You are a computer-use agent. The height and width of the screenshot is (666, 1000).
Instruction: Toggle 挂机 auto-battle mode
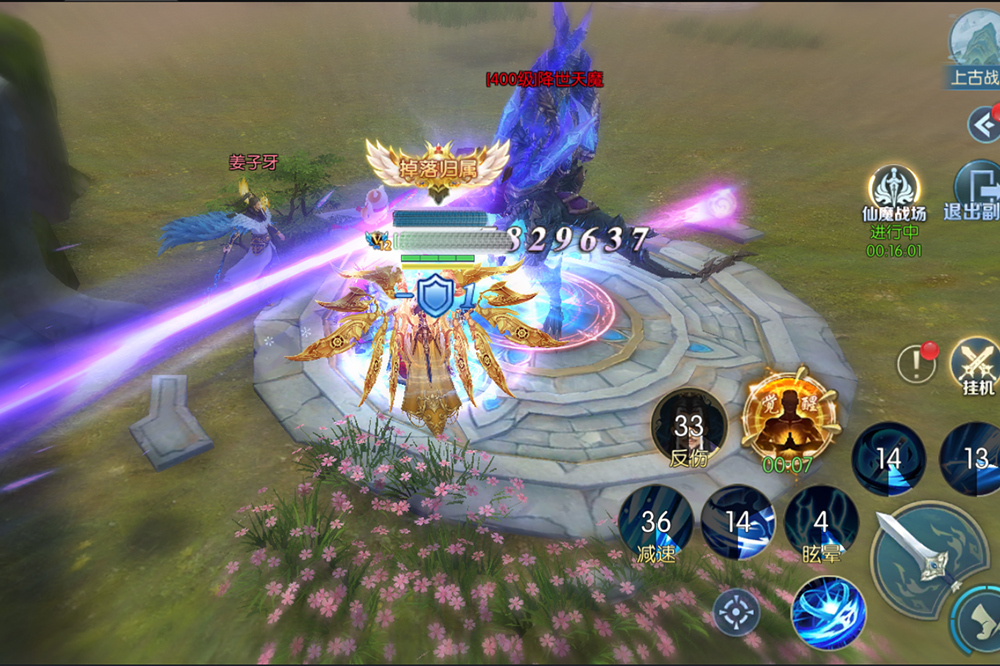[973, 364]
